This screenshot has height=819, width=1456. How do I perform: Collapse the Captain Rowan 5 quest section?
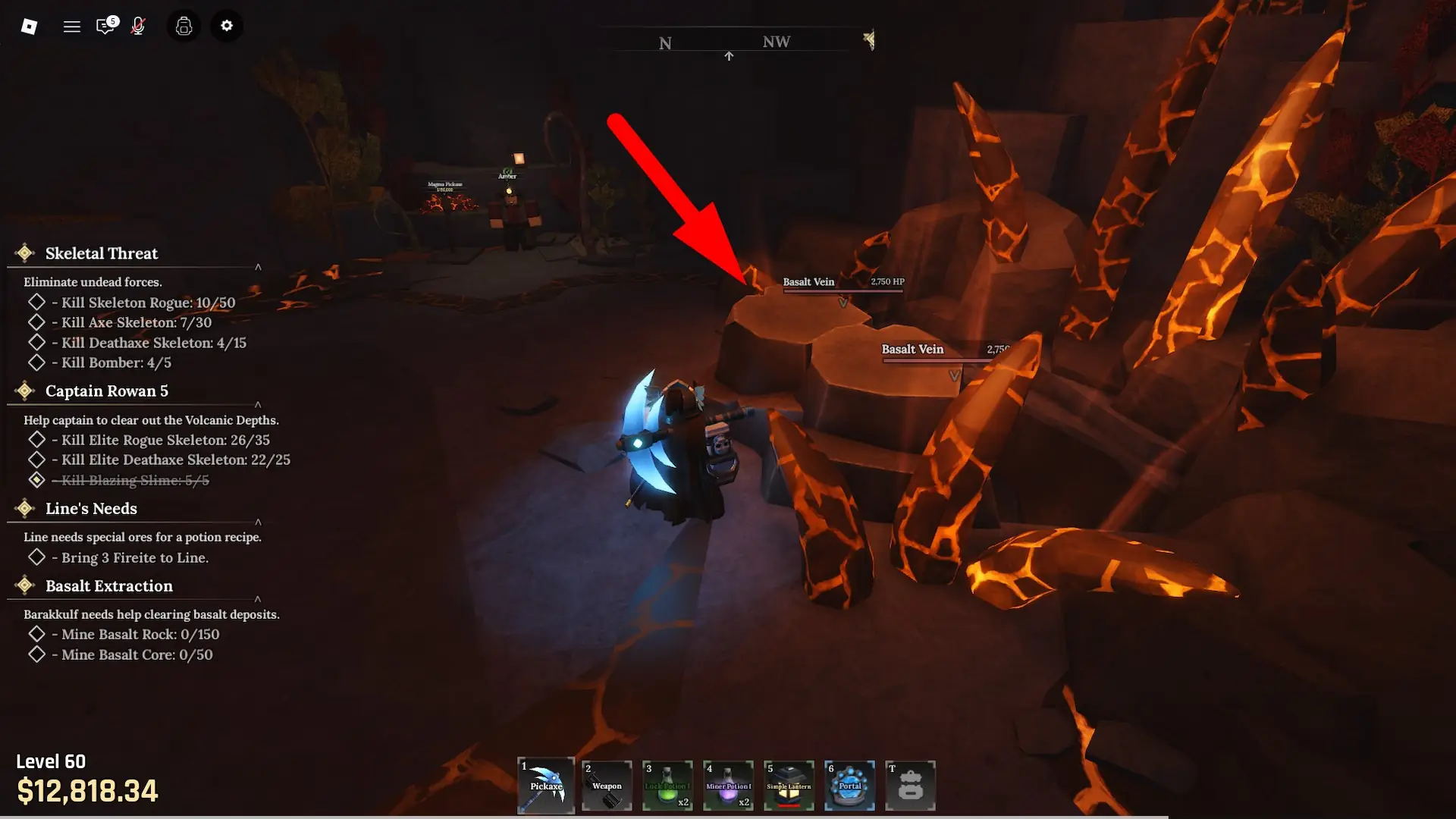pos(258,404)
